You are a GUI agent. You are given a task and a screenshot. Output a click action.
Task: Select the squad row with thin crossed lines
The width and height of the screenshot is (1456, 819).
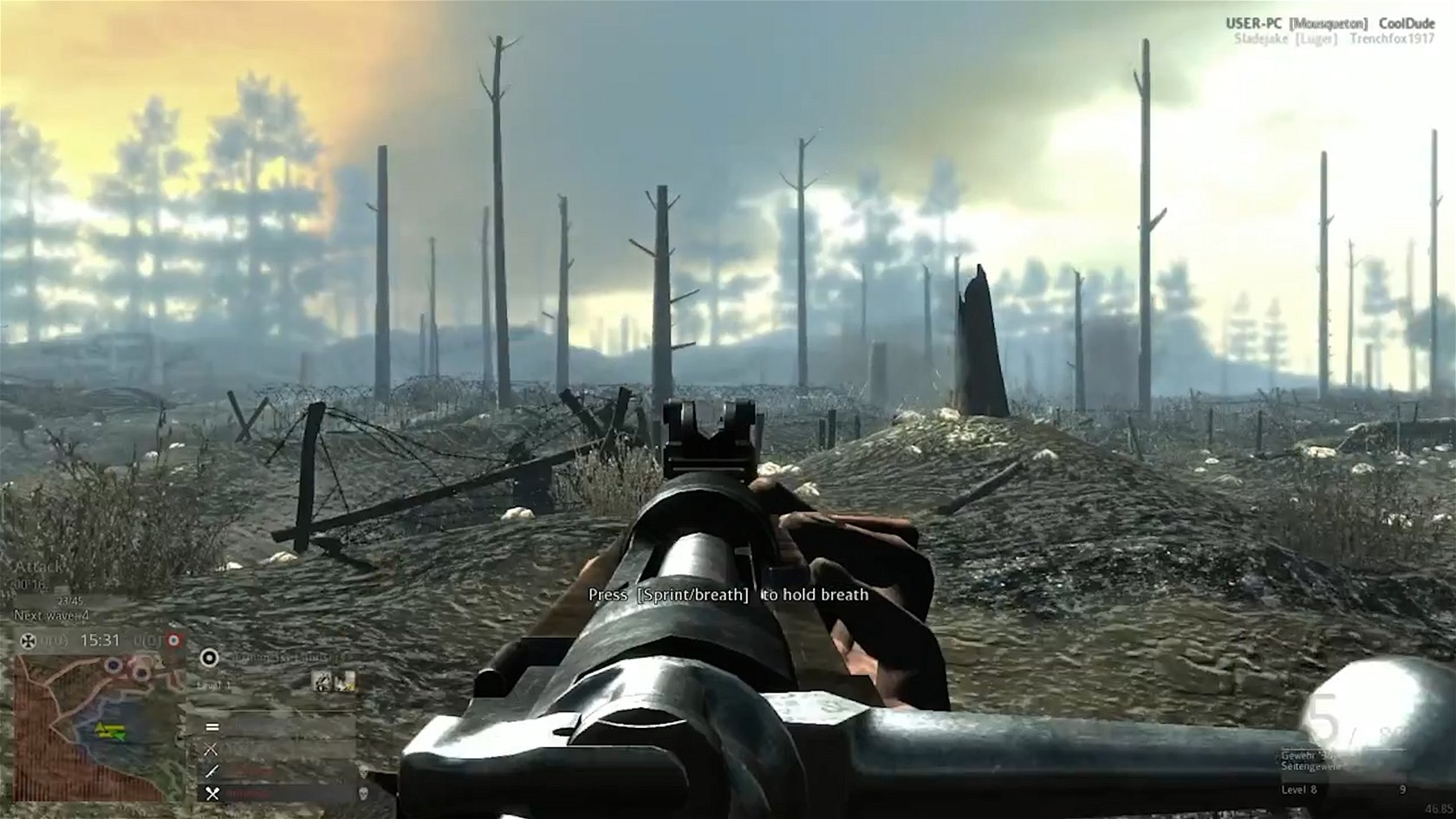pos(279,749)
